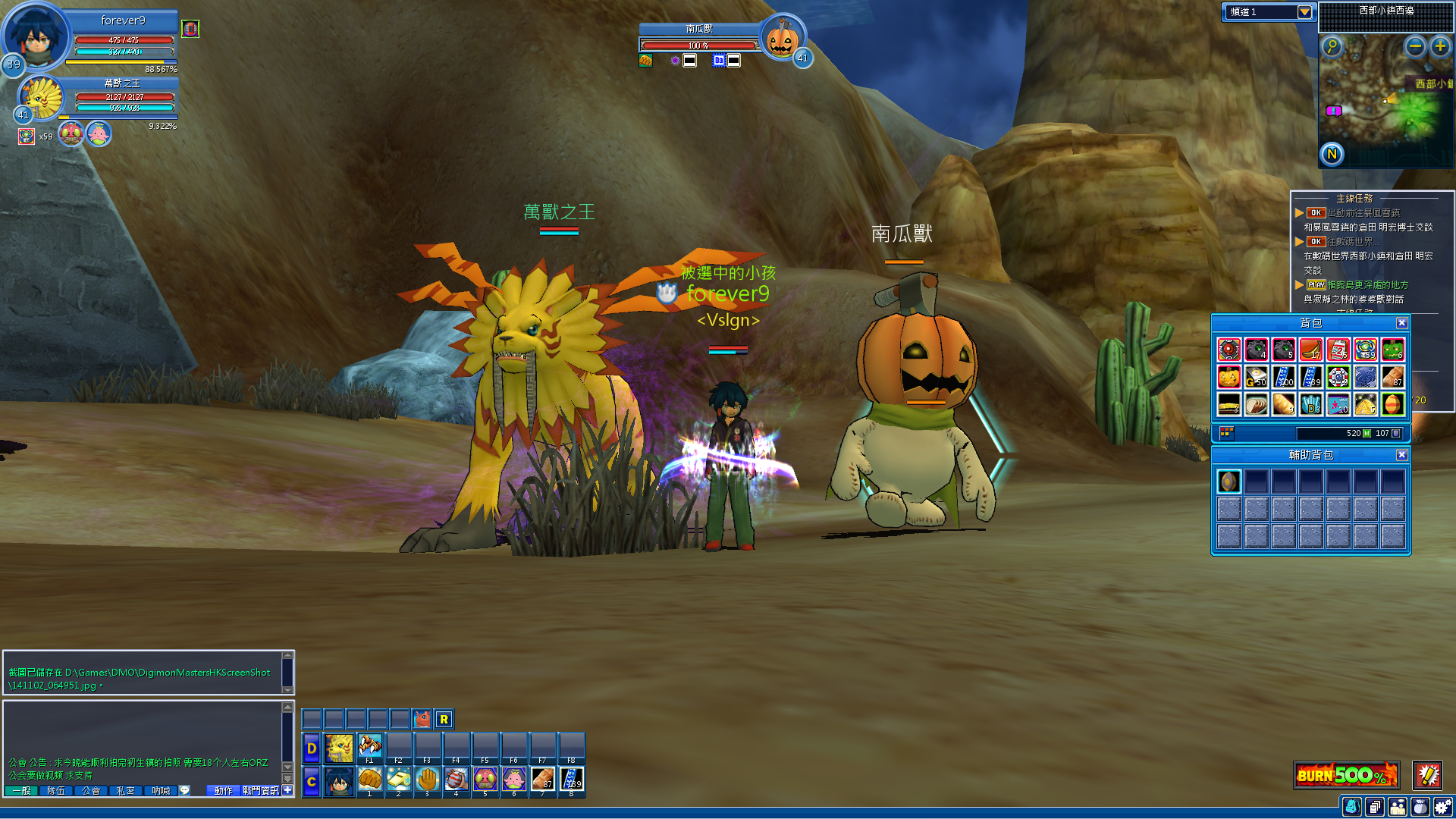This screenshot has height=819, width=1456.
Task: Click the BURN 500% event banner
Action: pos(1346,775)
